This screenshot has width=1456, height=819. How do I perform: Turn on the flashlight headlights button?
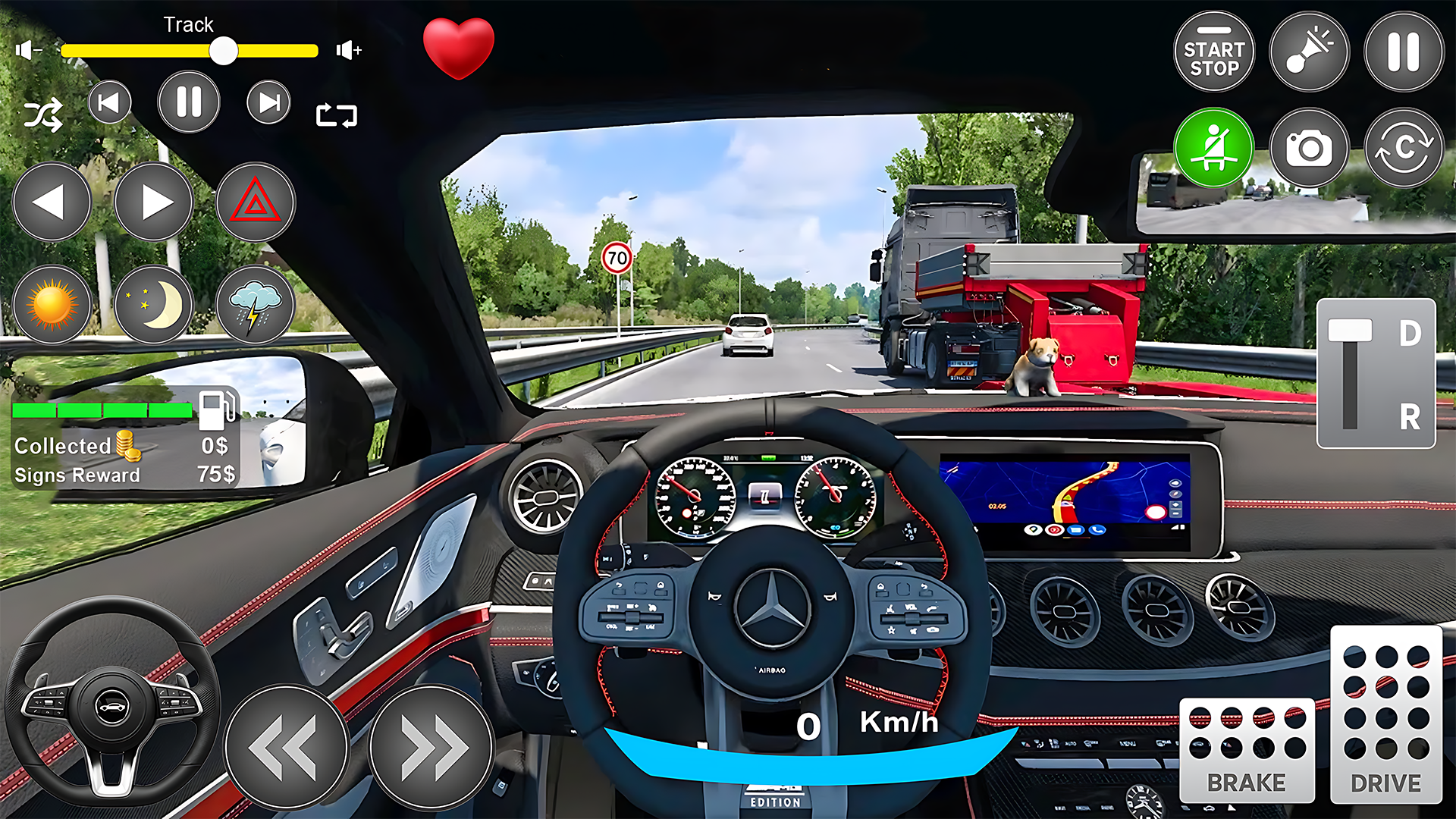[x=1309, y=52]
